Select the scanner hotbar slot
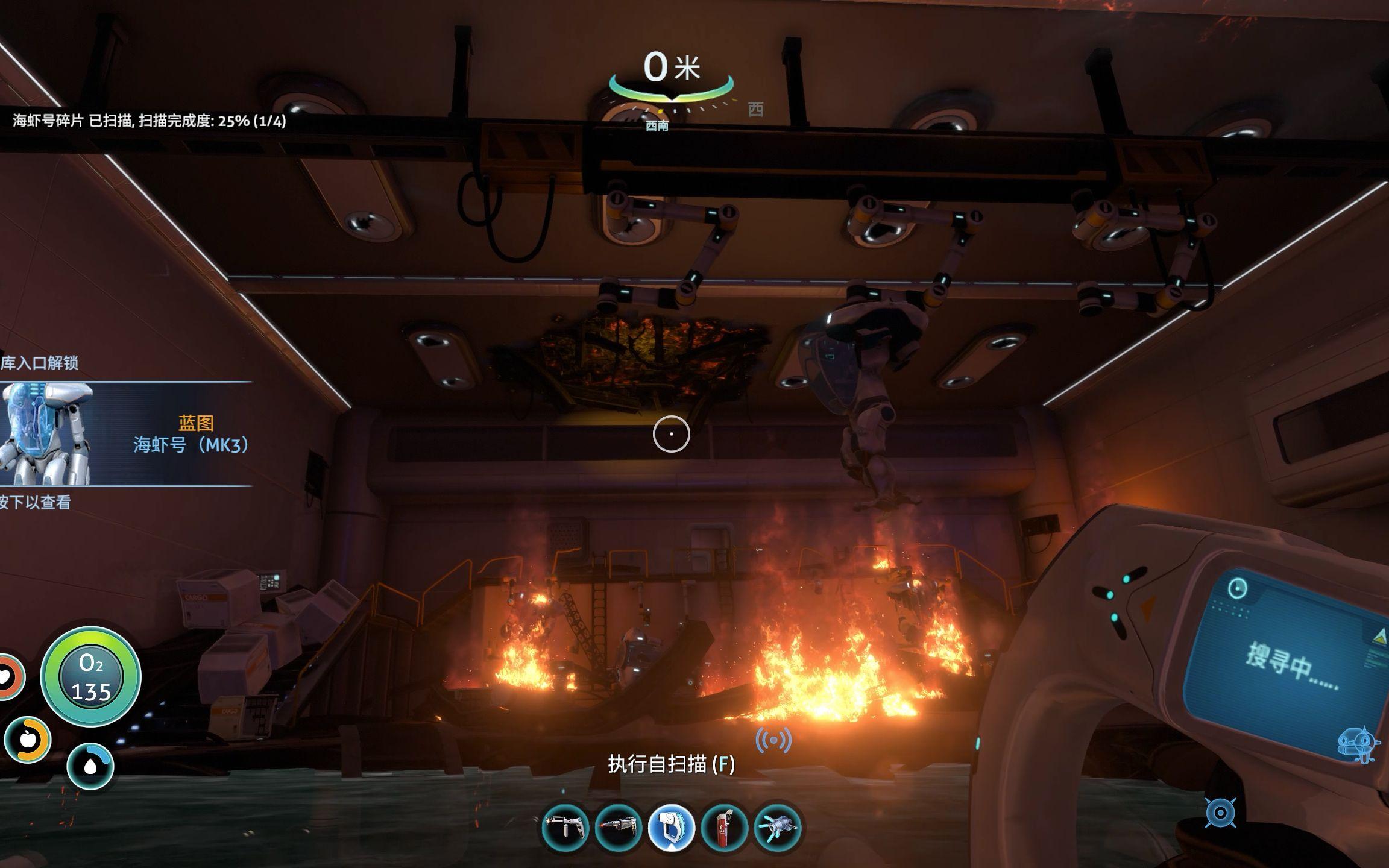 point(671,828)
